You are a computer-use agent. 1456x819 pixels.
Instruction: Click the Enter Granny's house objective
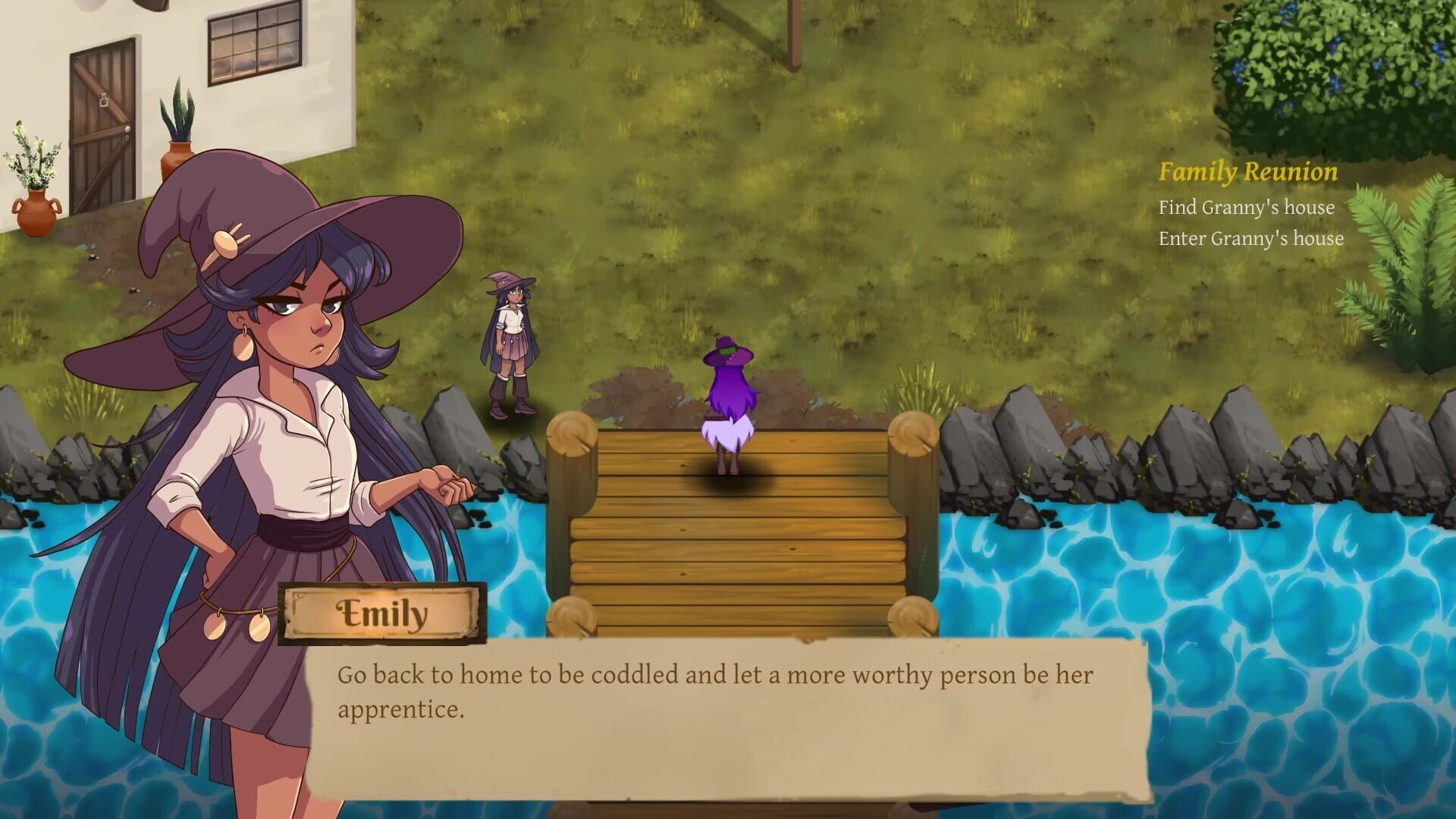pyautogui.click(x=1251, y=238)
